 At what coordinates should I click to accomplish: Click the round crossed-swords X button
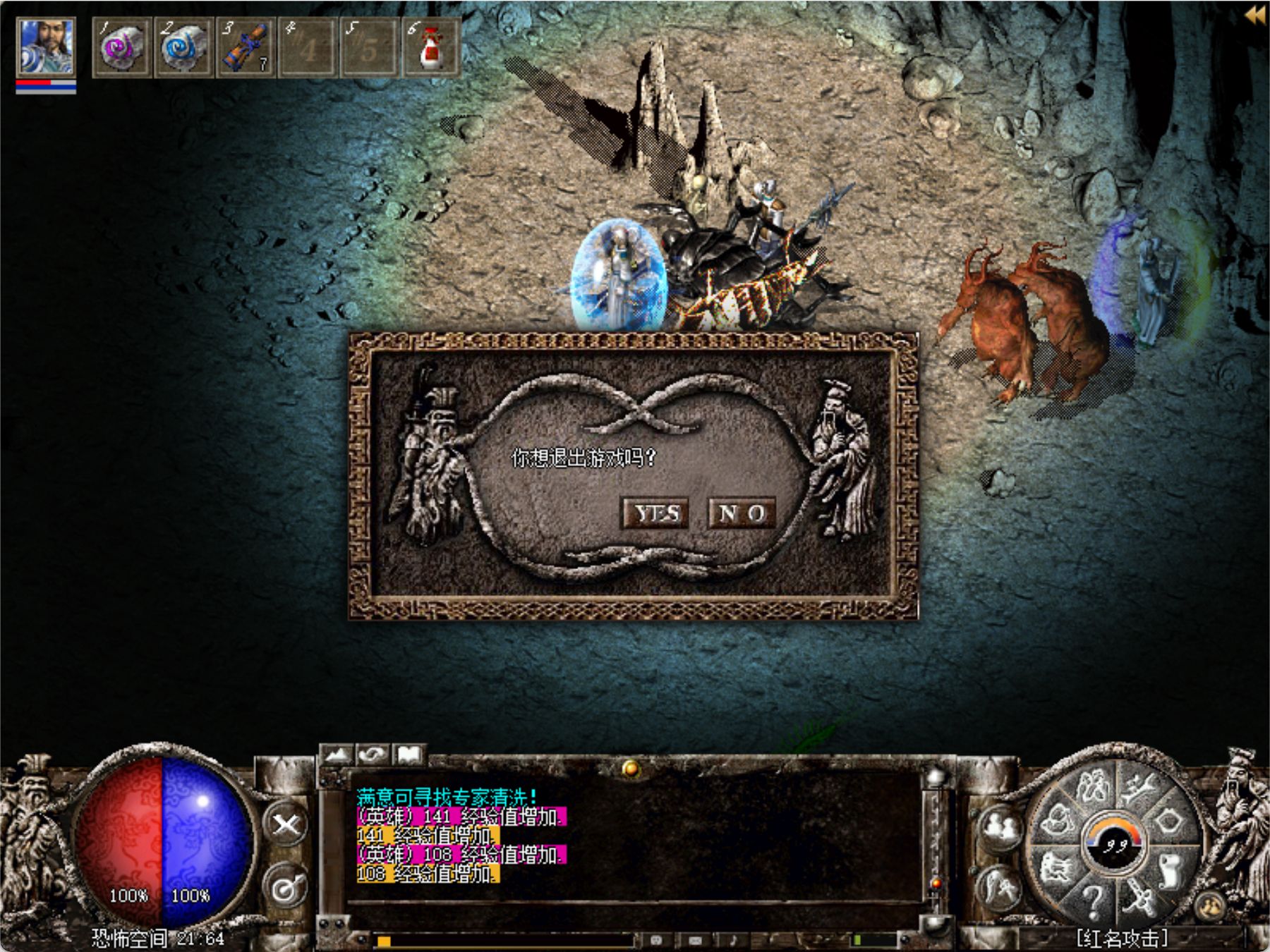pos(286,824)
